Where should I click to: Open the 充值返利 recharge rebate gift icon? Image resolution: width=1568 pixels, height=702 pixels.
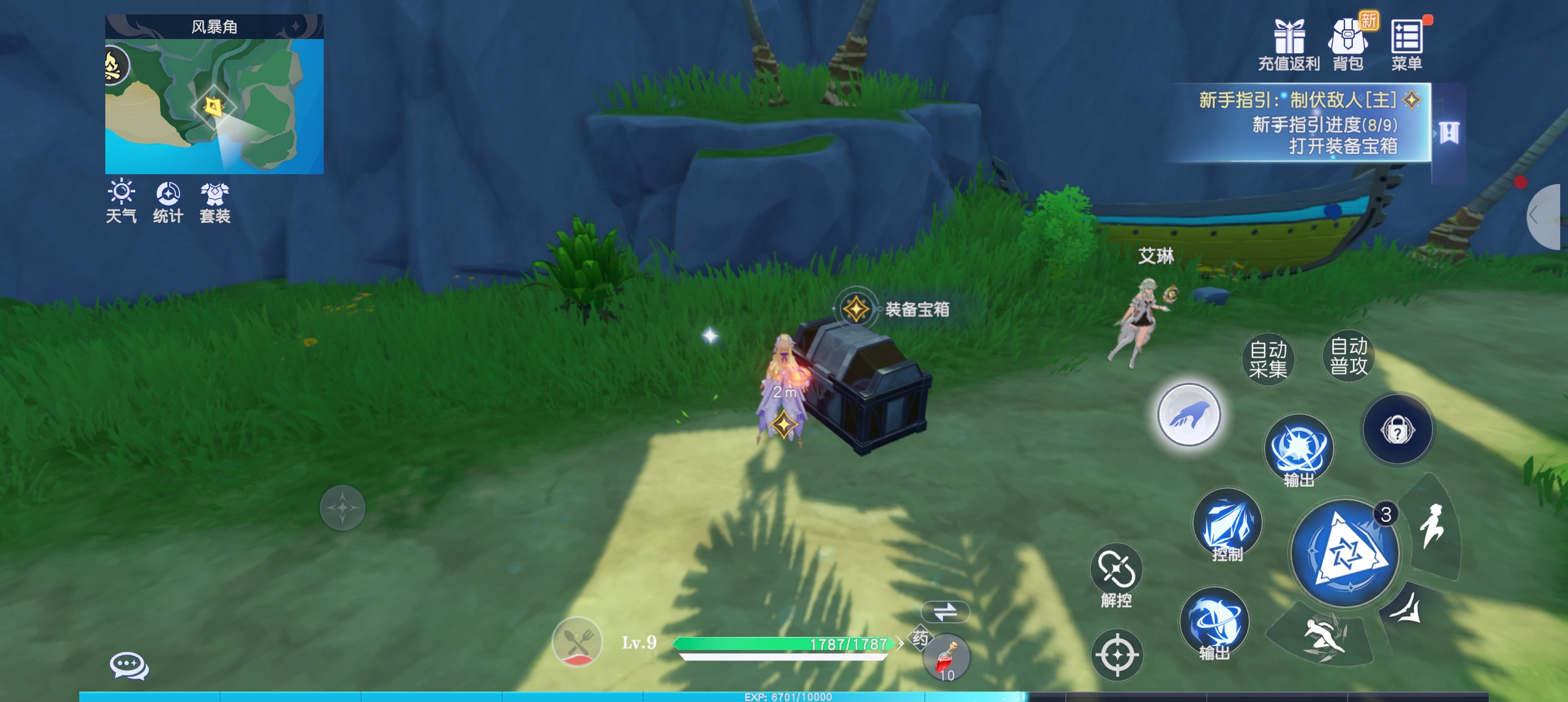tap(1288, 44)
